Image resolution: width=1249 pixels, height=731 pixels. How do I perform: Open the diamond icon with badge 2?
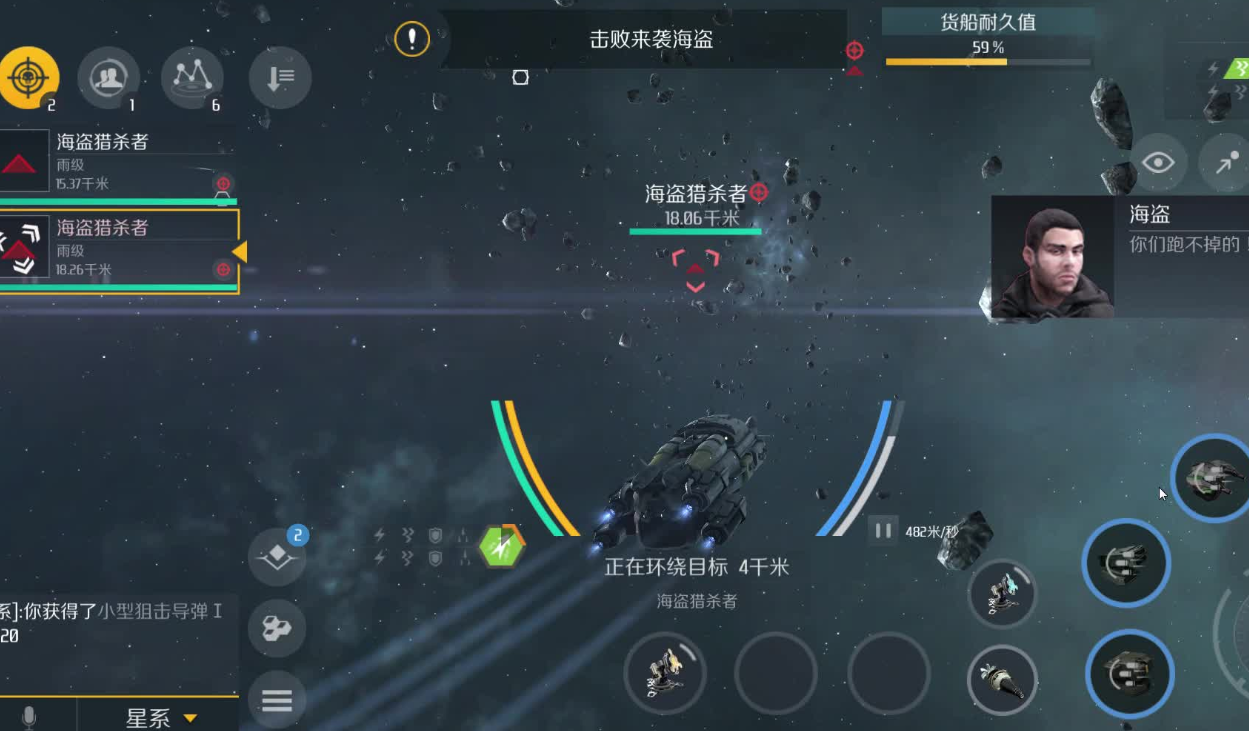[277, 558]
